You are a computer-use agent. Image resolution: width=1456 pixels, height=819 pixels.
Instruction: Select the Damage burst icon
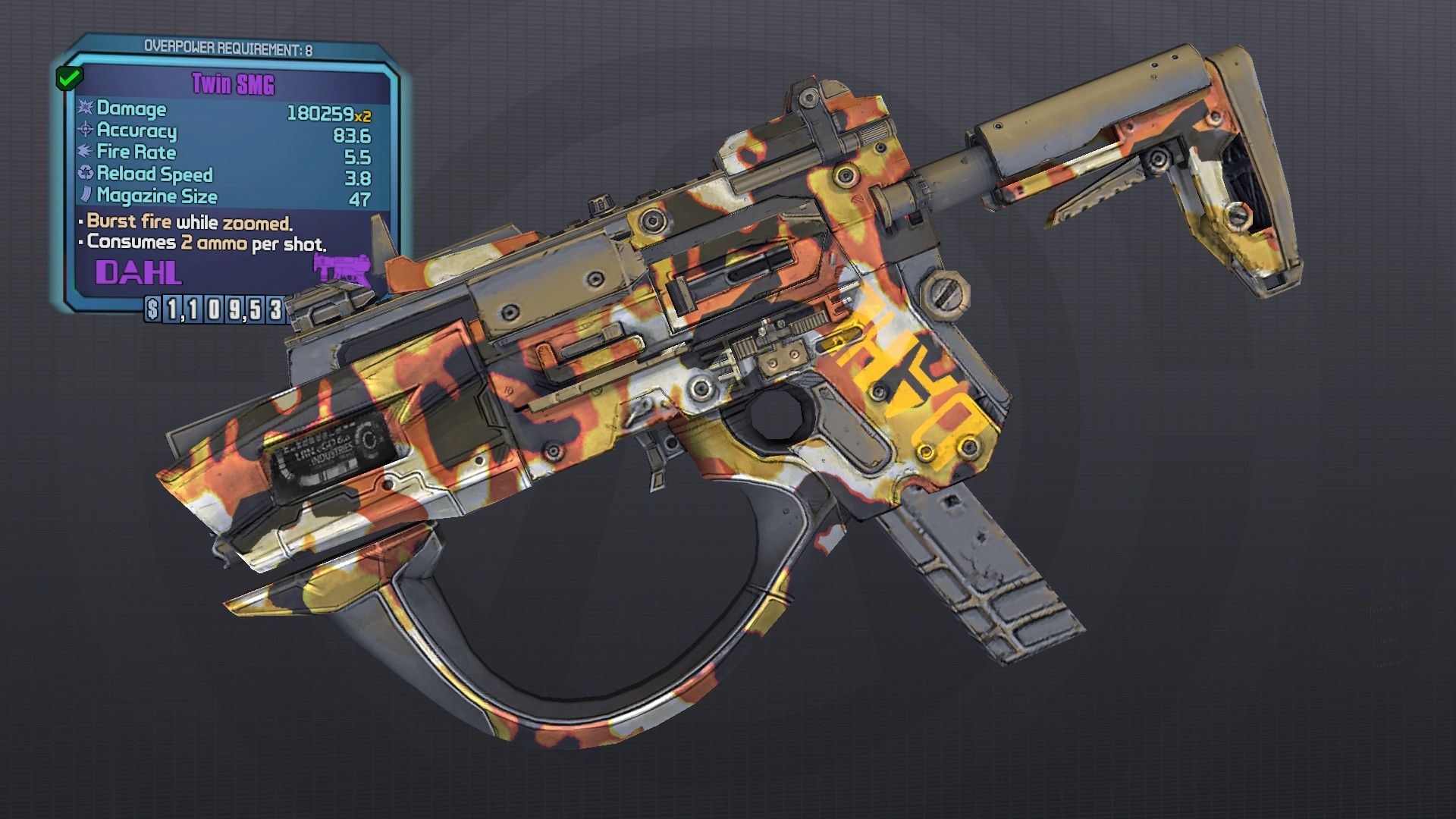tap(86, 109)
